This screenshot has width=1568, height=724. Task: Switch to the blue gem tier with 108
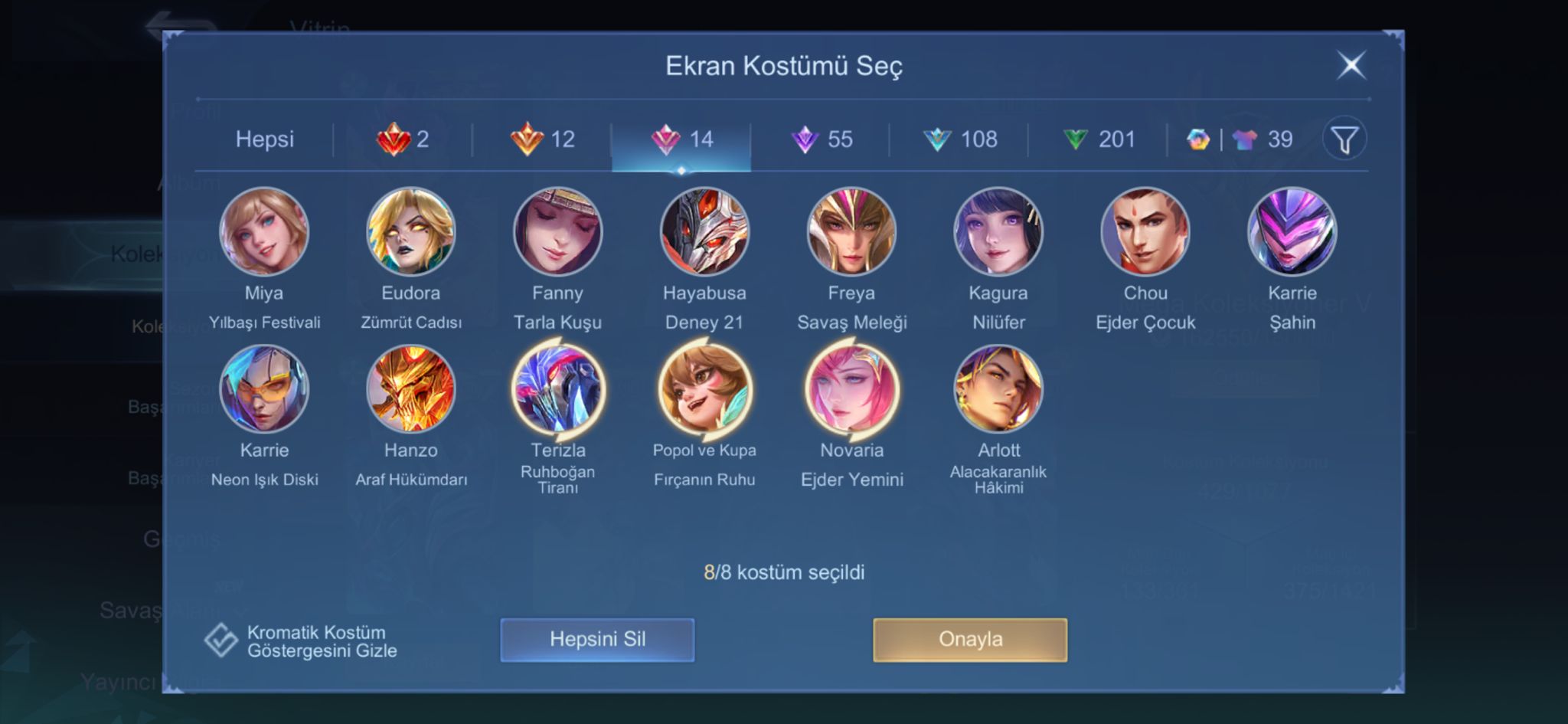coord(959,139)
